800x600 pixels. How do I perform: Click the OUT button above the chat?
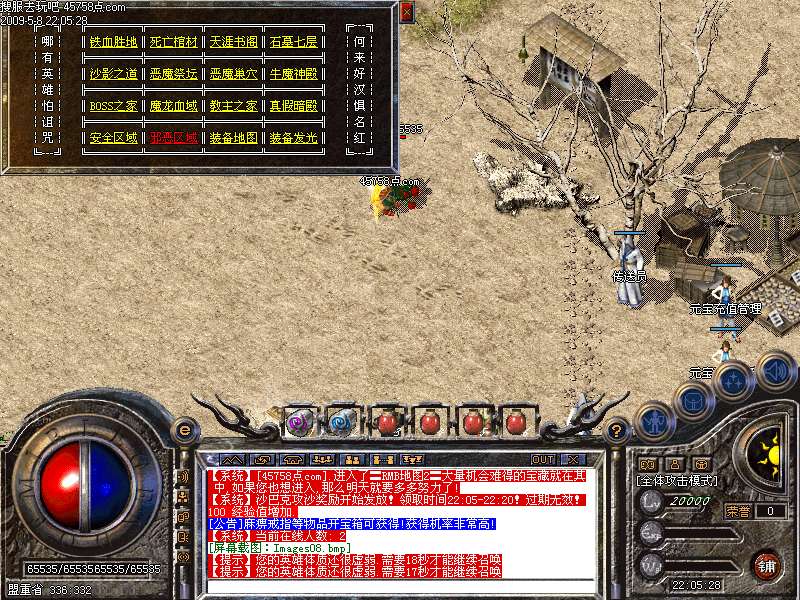coord(542,459)
